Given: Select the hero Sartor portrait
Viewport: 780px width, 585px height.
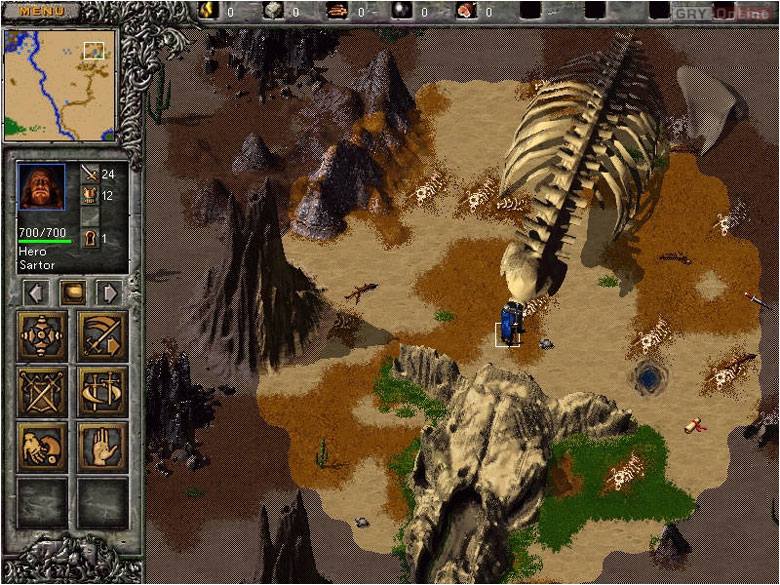Looking at the screenshot, I should (x=41, y=187).
